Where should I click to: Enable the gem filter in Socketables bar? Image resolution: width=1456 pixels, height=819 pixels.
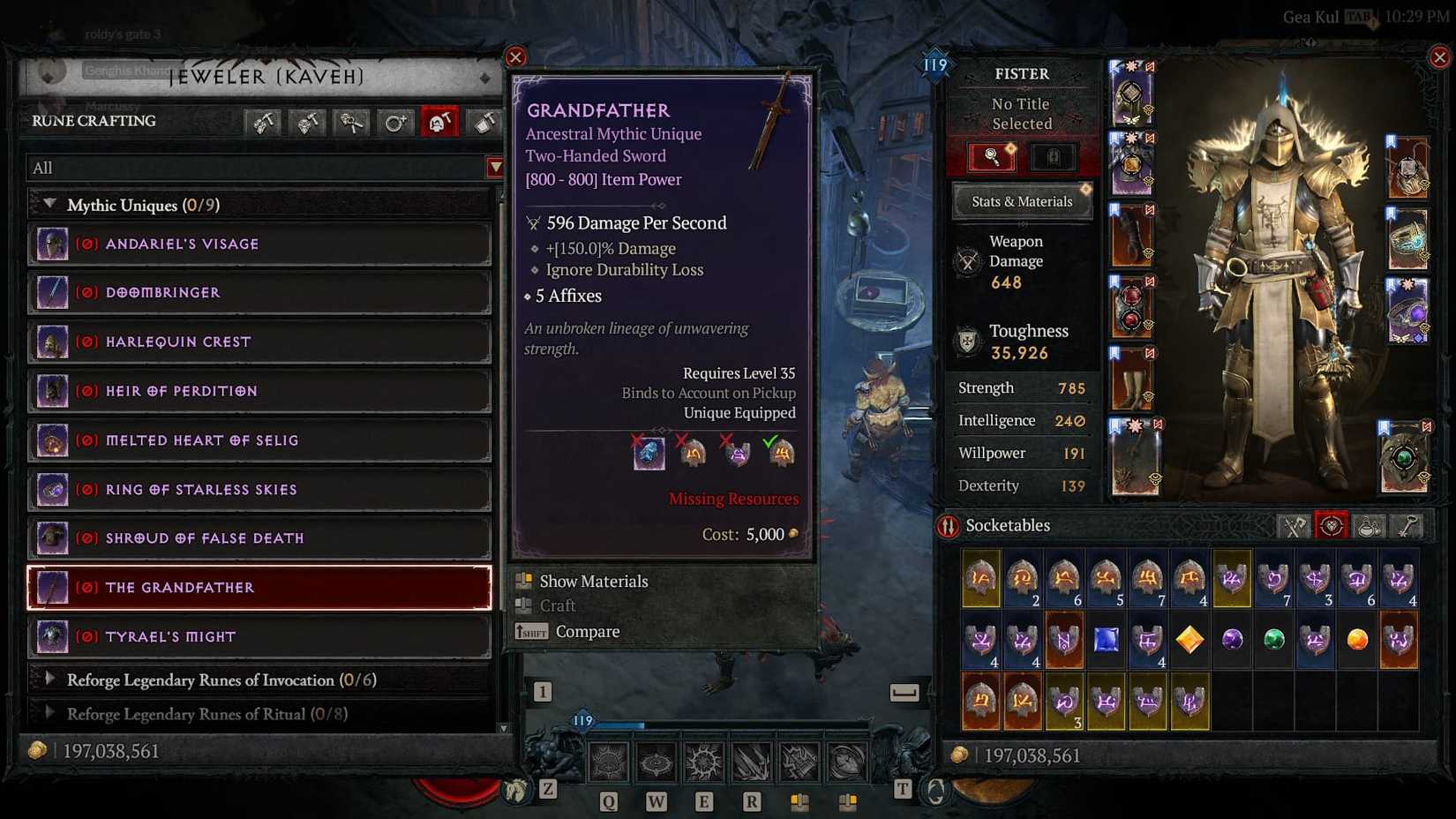coord(1332,525)
